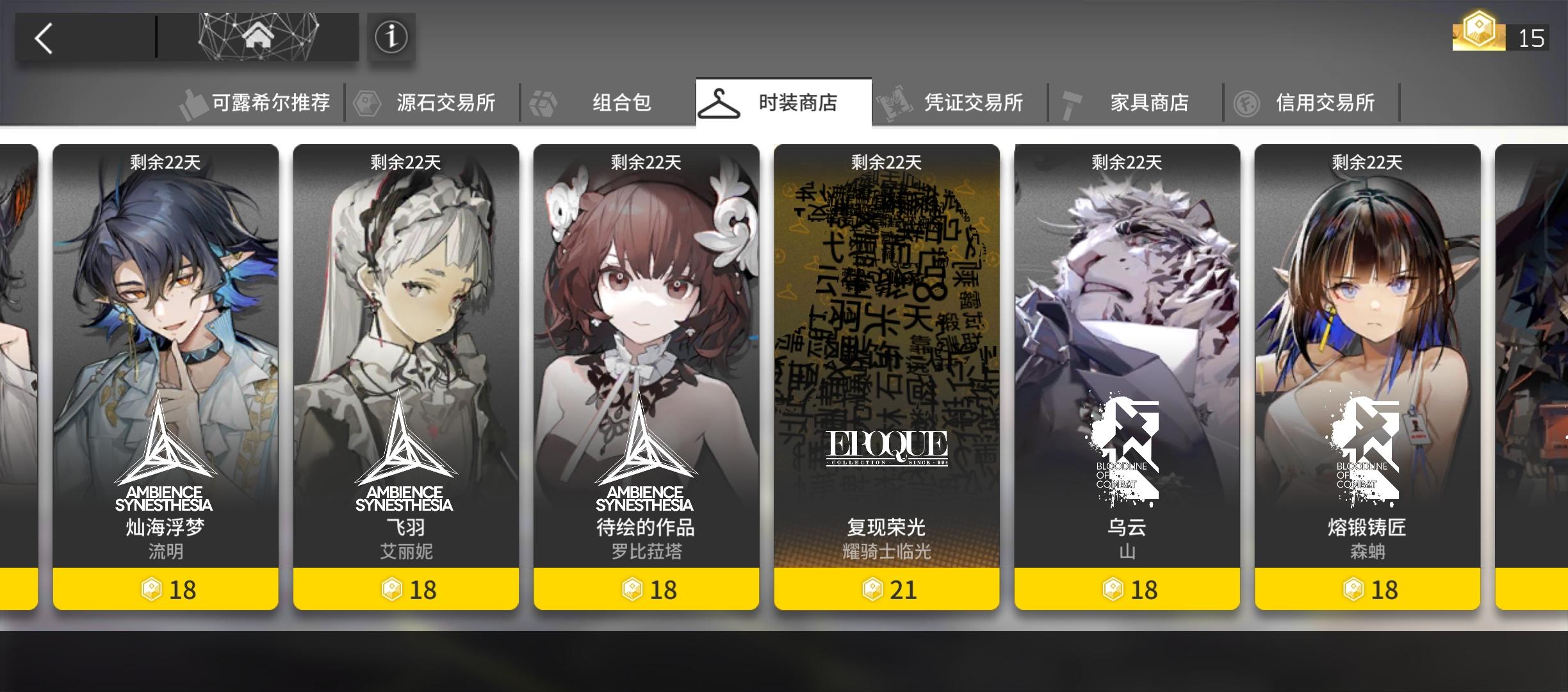The image size is (1568, 692).
Task: Open the 待绘的作品 skin for 罗比菈塔
Action: (x=646, y=359)
